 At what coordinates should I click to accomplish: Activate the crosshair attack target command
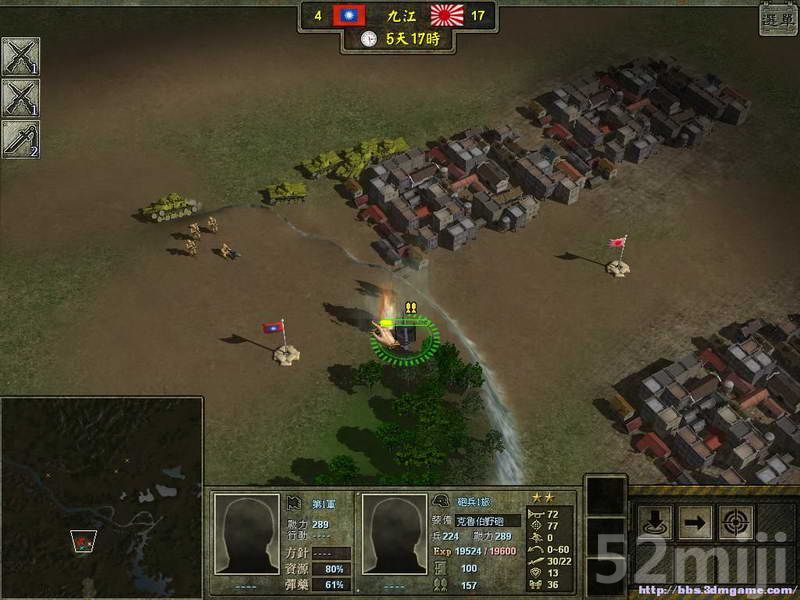(x=737, y=522)
